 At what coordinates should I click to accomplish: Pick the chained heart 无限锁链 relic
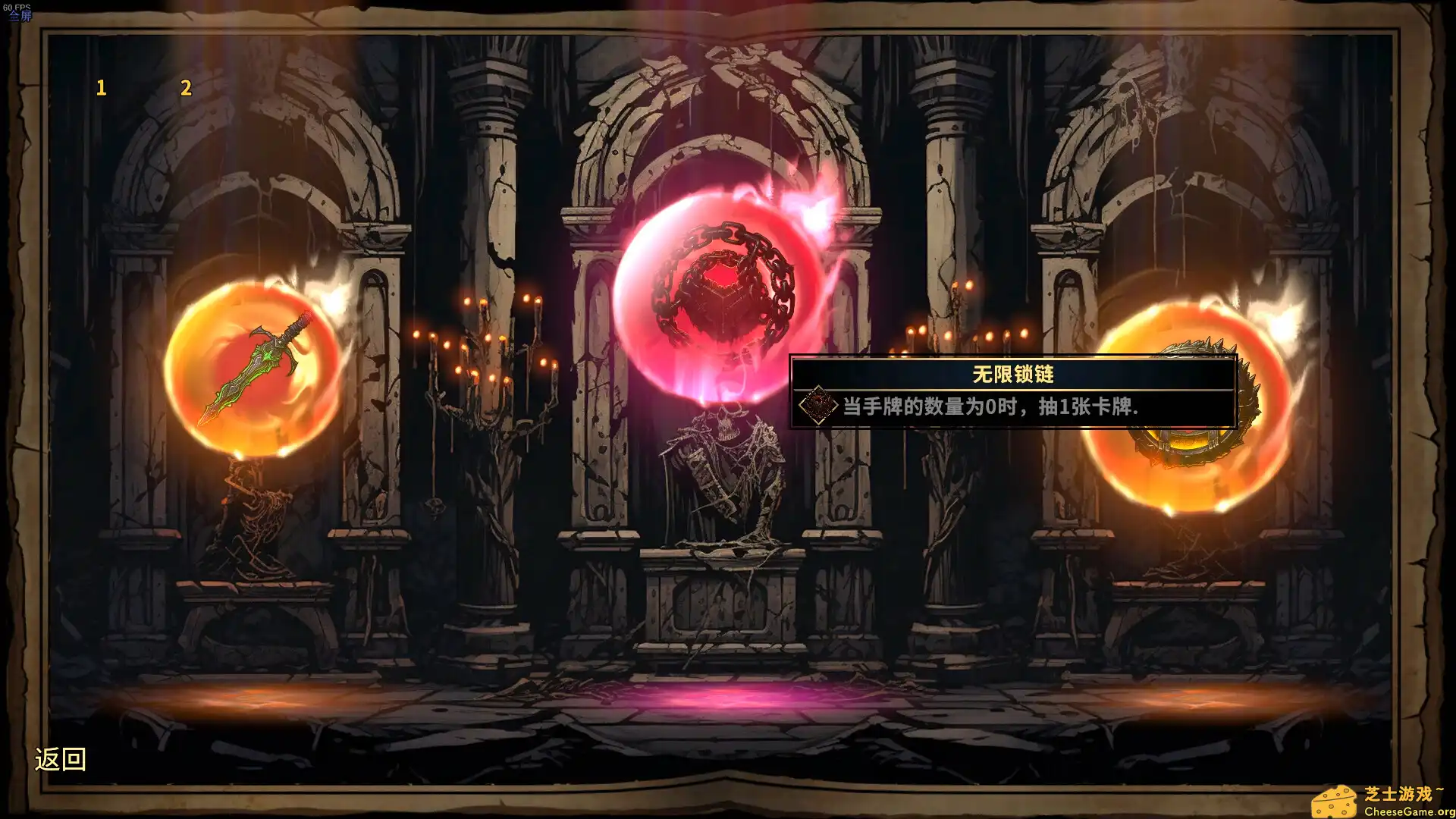(720, 296)
